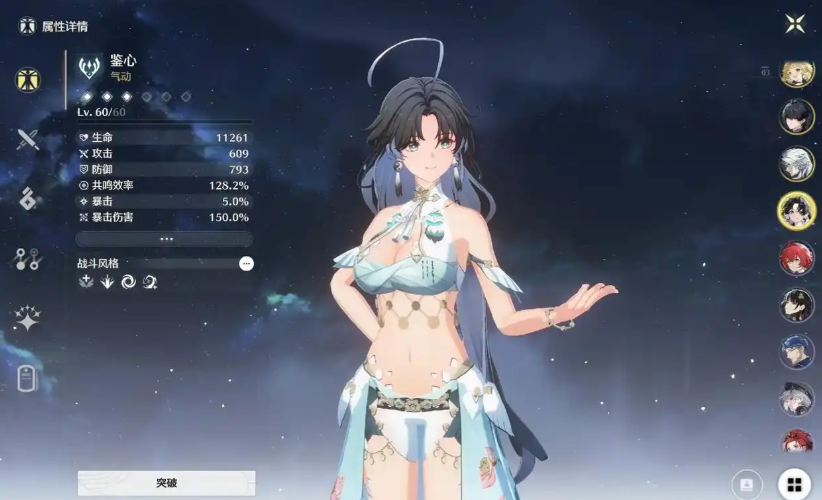The height and width of the screenshot is (500, 822).
Task: Click the small card icon beside the grid button
Action: [x=747, y=484]
